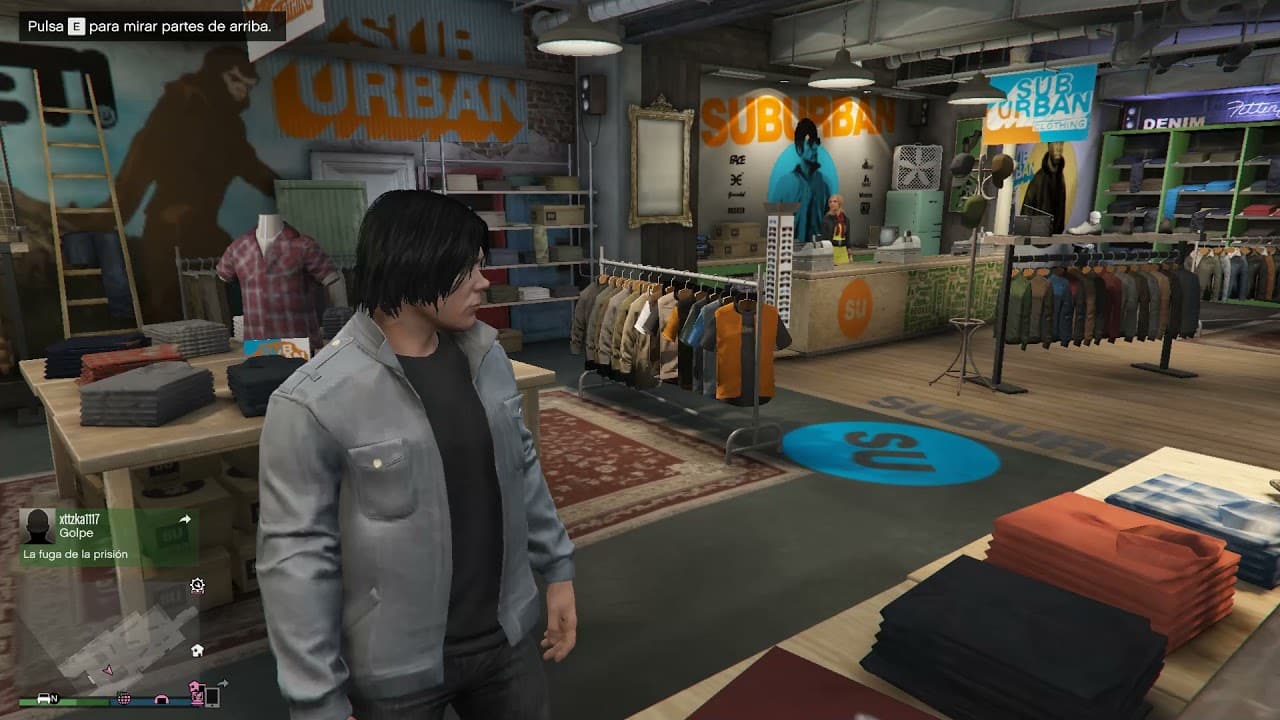1280x720 pixels.
Task: Click the garage icon on the bottom status bar
Action: (163, 700)
